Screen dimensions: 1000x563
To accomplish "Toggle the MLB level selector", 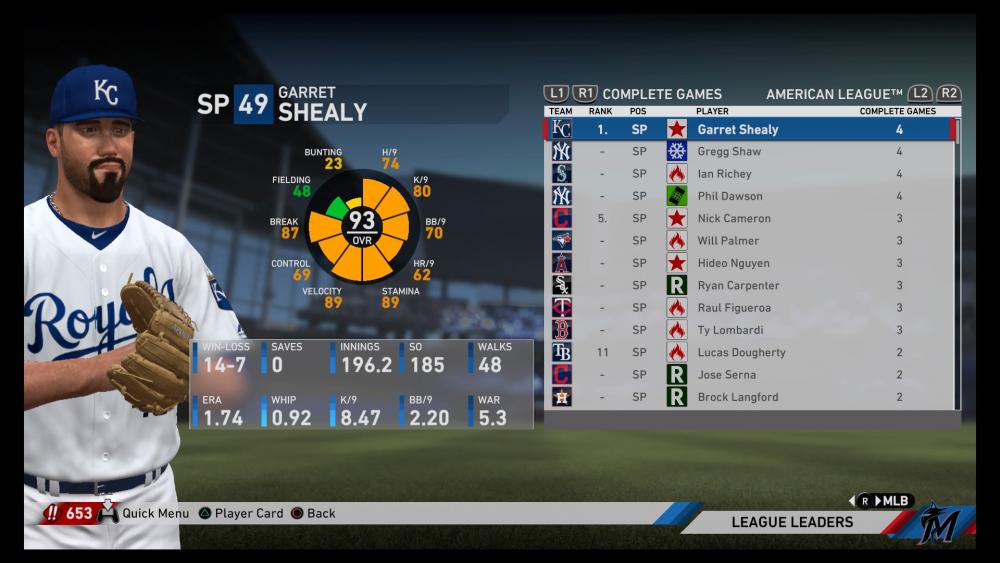I will coord(883,501).
